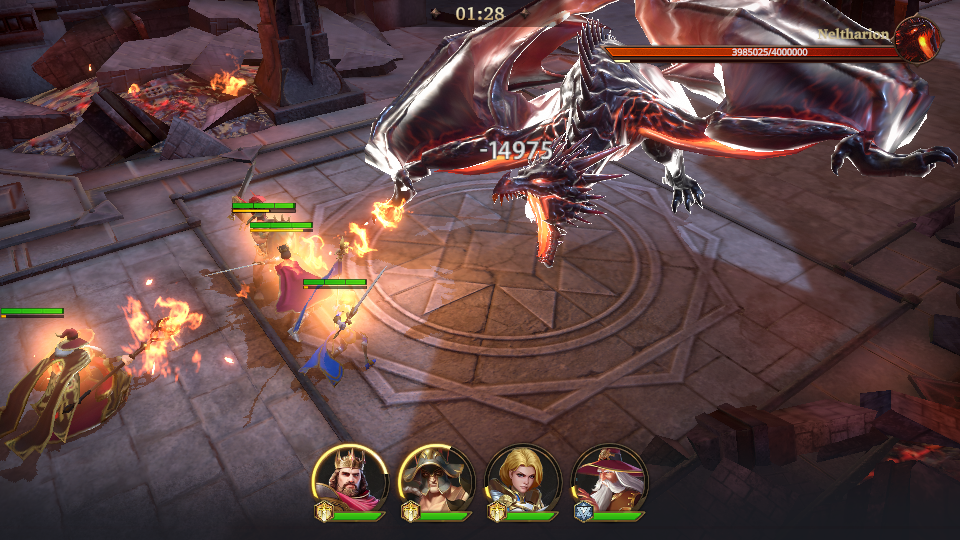Activate the crowned king hero portrait
The width and height of the screenshot is (960, 540).
tap(350, 478)
